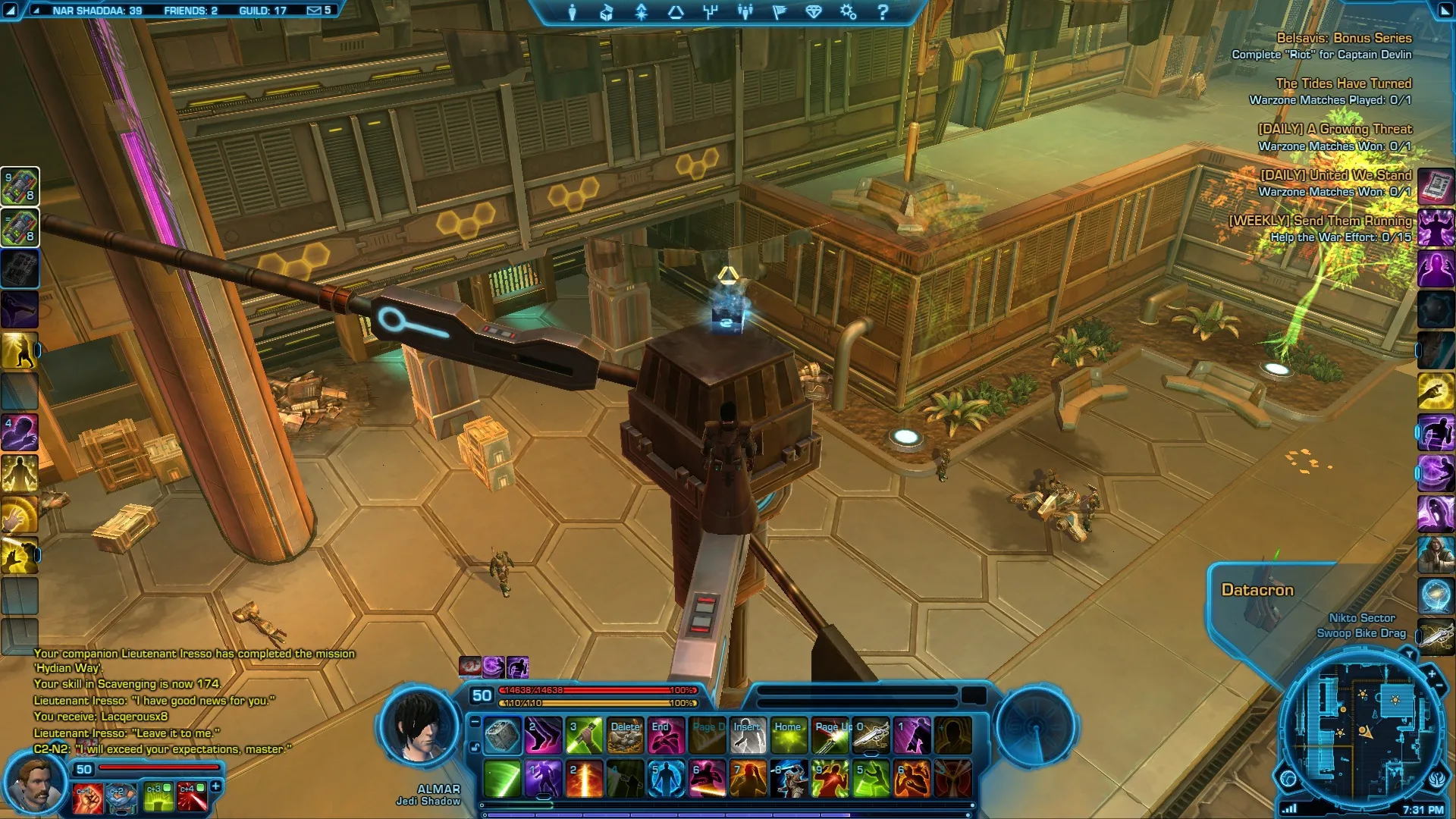The height and width of the screenshot is (819, 1456).
Task: Open the character sheet menu icon
Action: pos(573,12)
